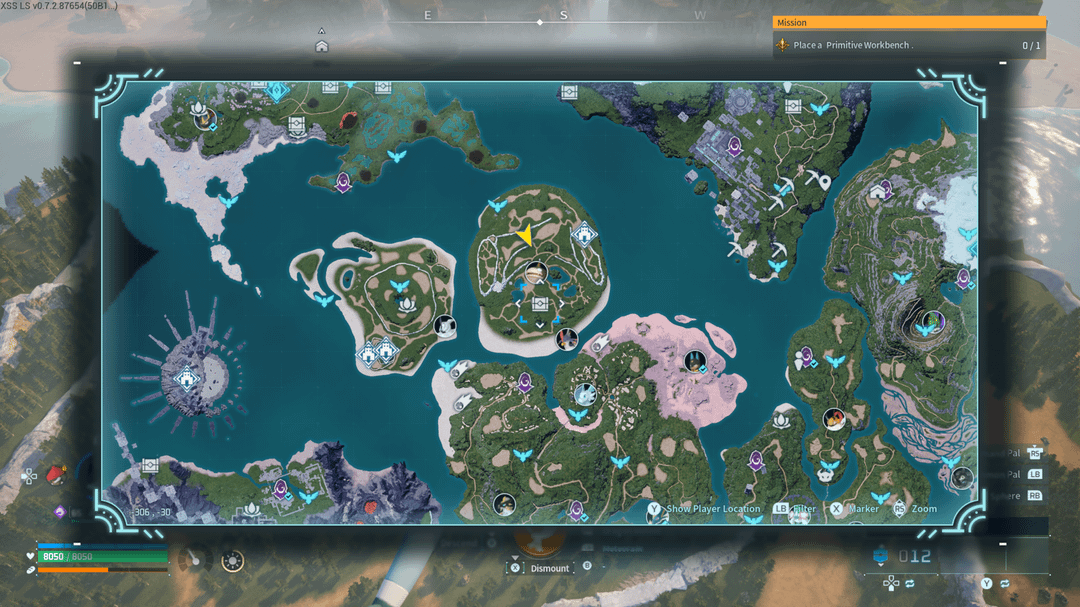The width and height of the screenshot is (1080, 607).
Task: Click the yellow player arrow on the map
Action: pos(523,235)
